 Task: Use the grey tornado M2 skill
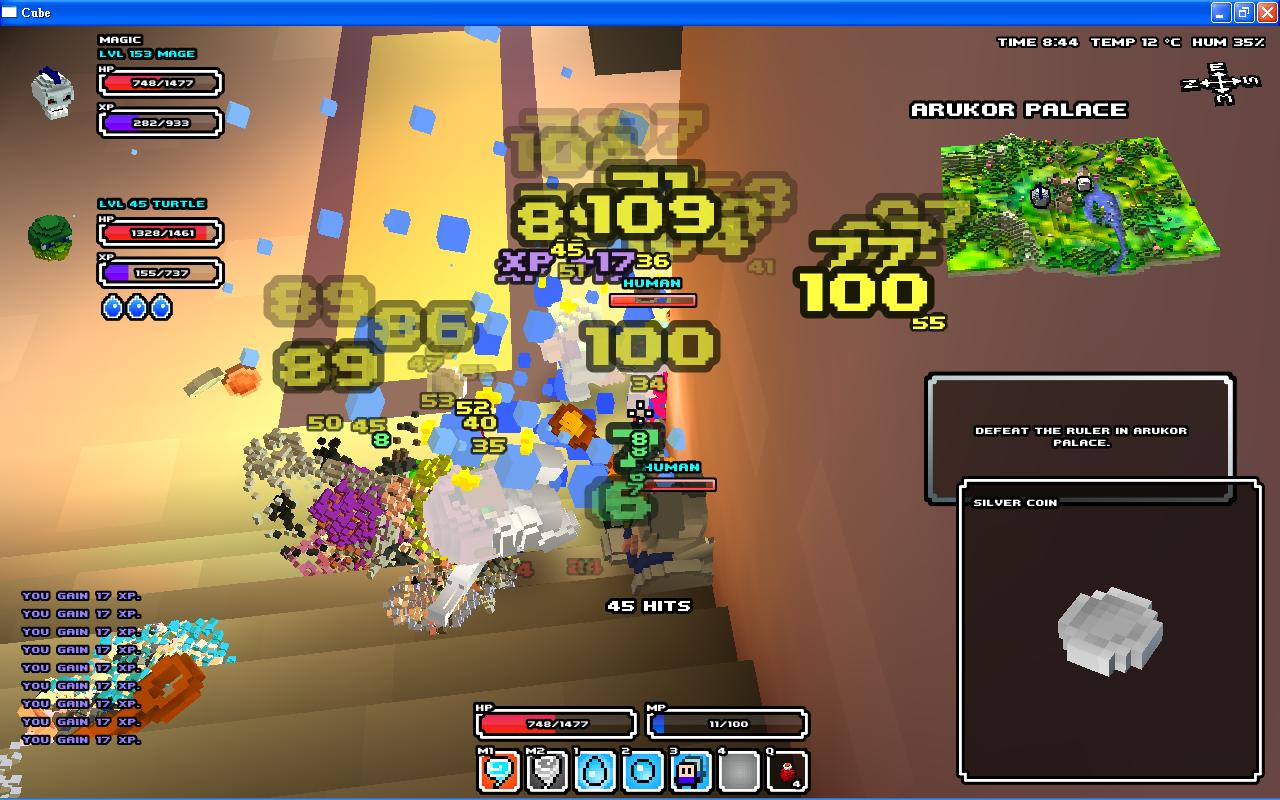click(x=547, y=772)
